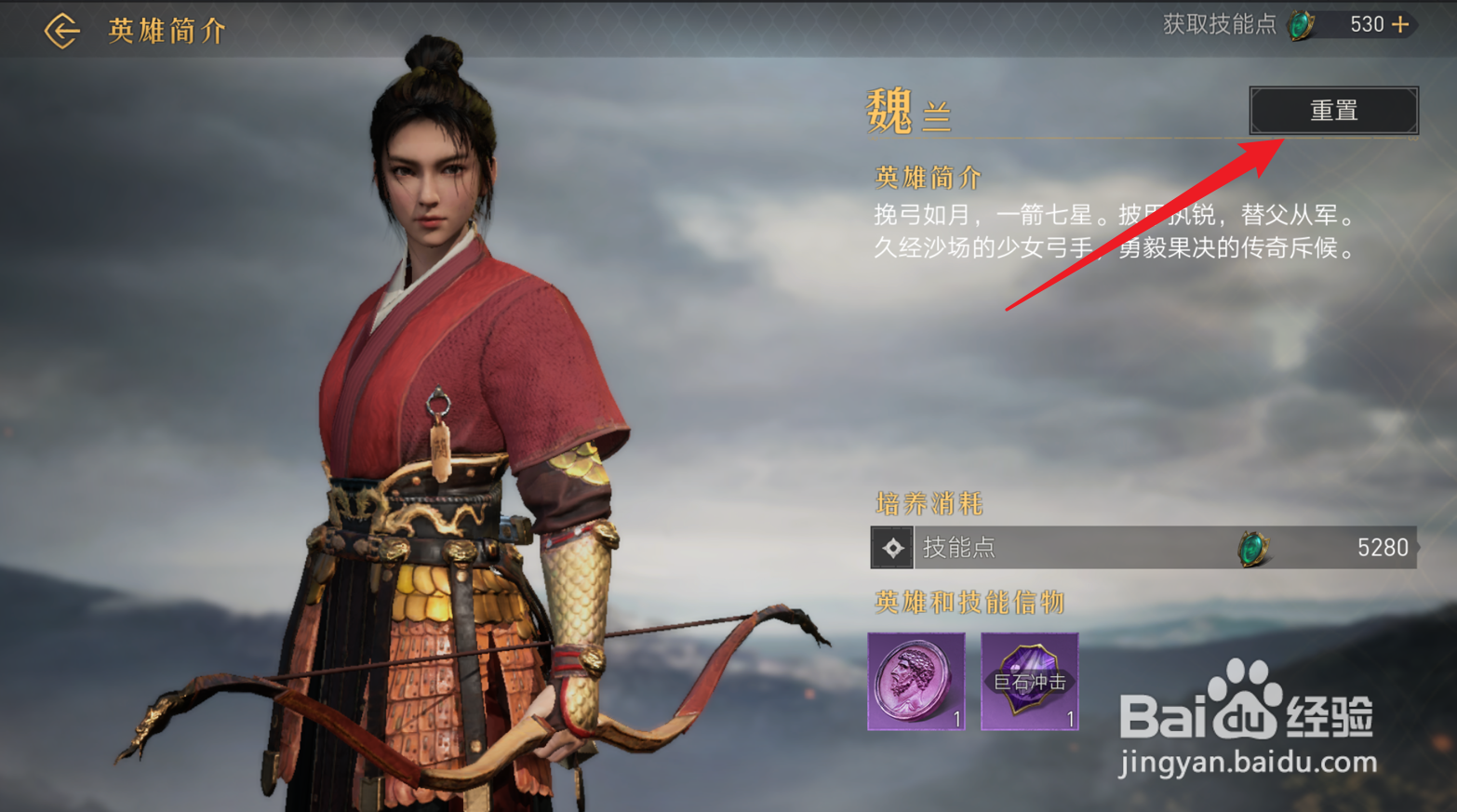Click the green skill point gem at top right
Viewport: 1457px width, 812px height.
click(x=1300, y=24)
